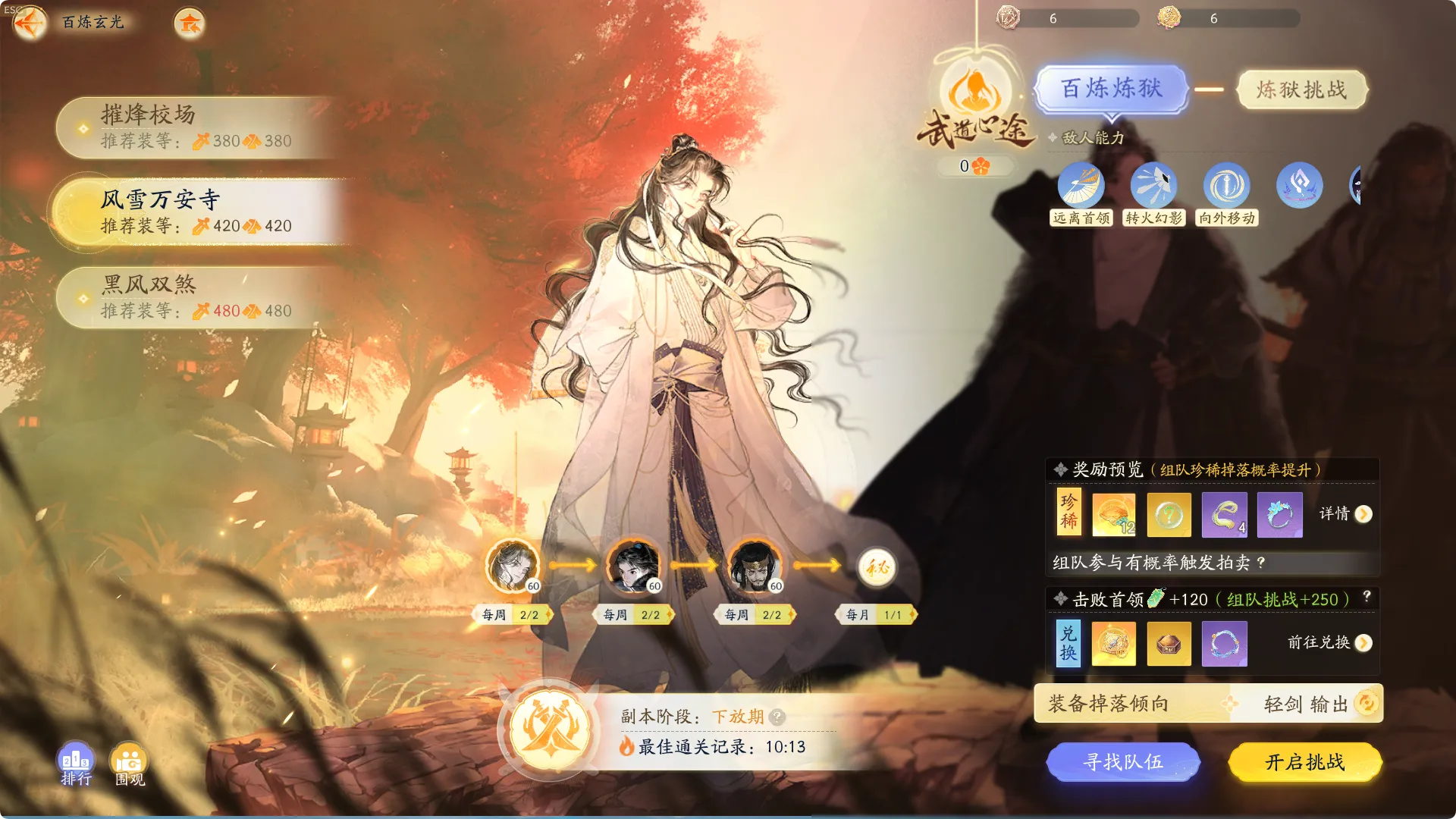1456x819 pixels.
Task: Click the back arrow beside 百炼玄光
Action: [30, 23]
